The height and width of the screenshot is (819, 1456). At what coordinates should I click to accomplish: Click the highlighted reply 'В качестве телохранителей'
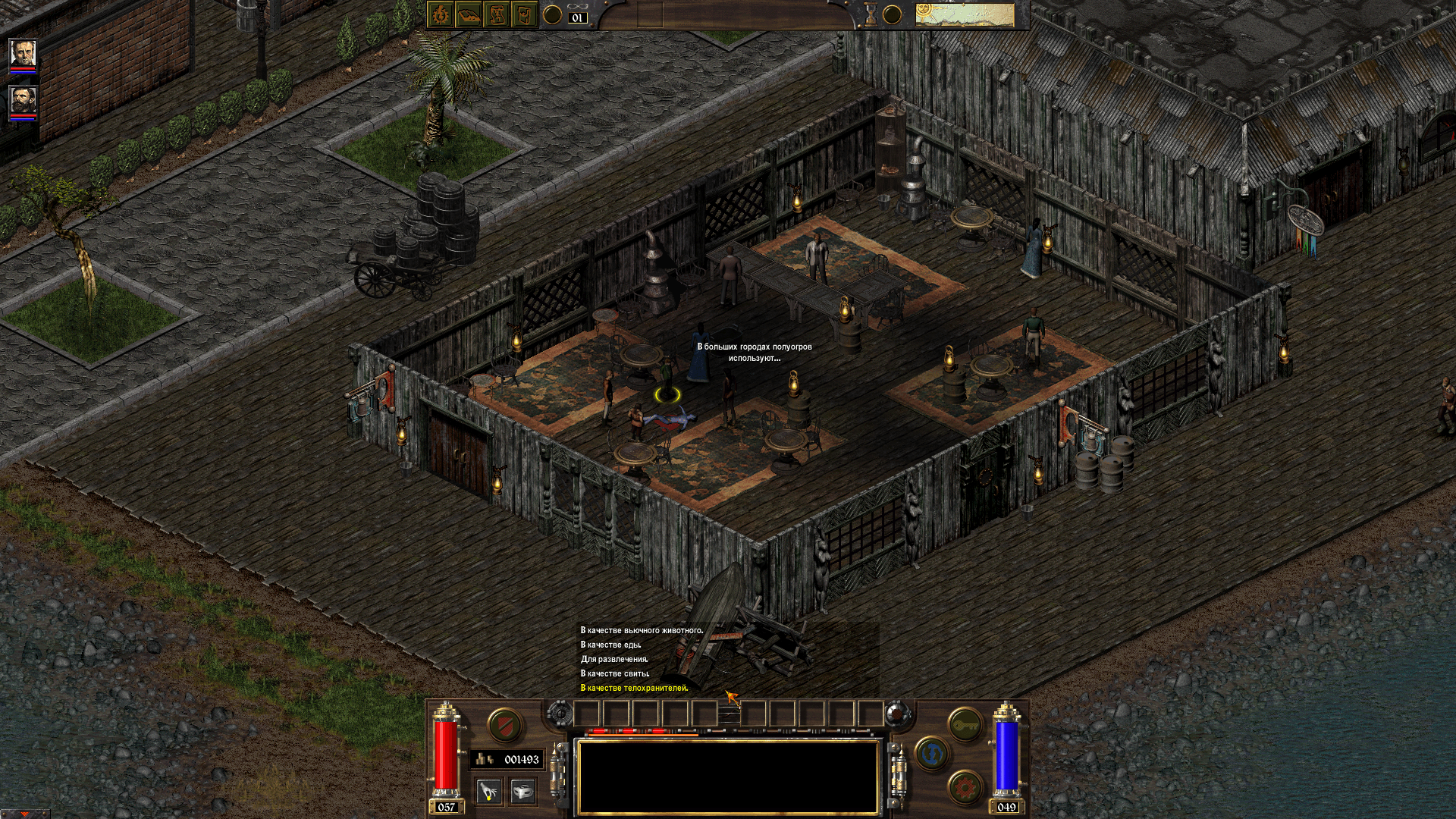(633, 689)
